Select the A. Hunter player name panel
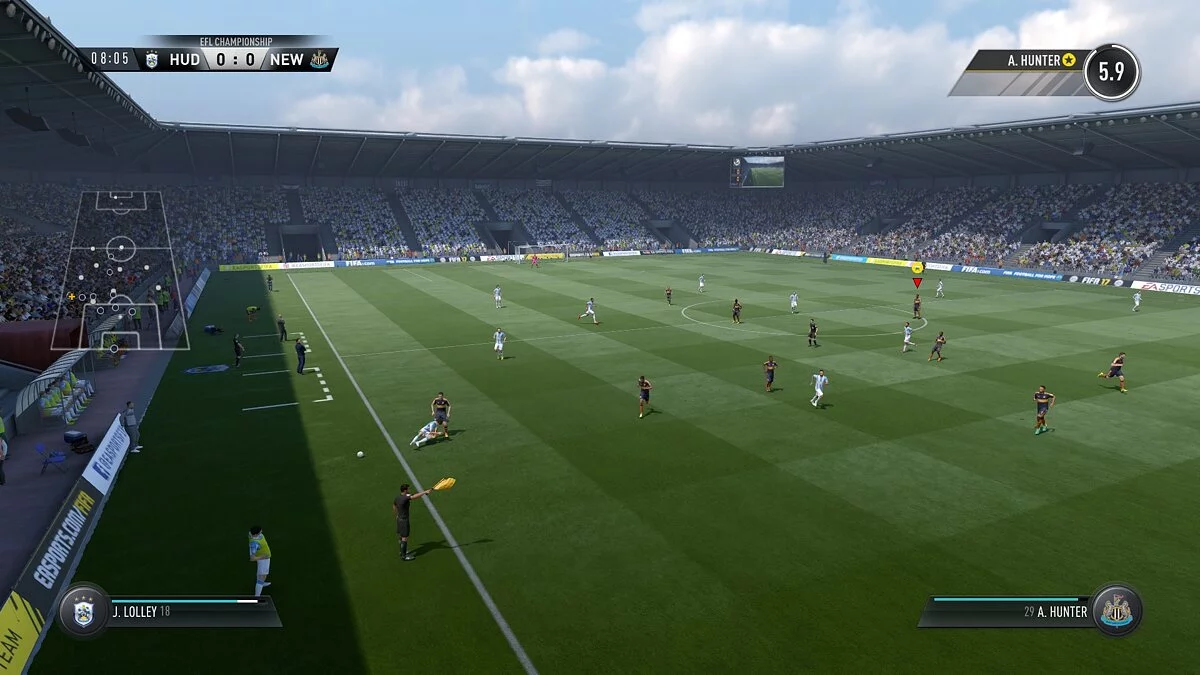The width and height of the screenshot is (1200, 675). pyautogui.click(x=1010, y=611)
